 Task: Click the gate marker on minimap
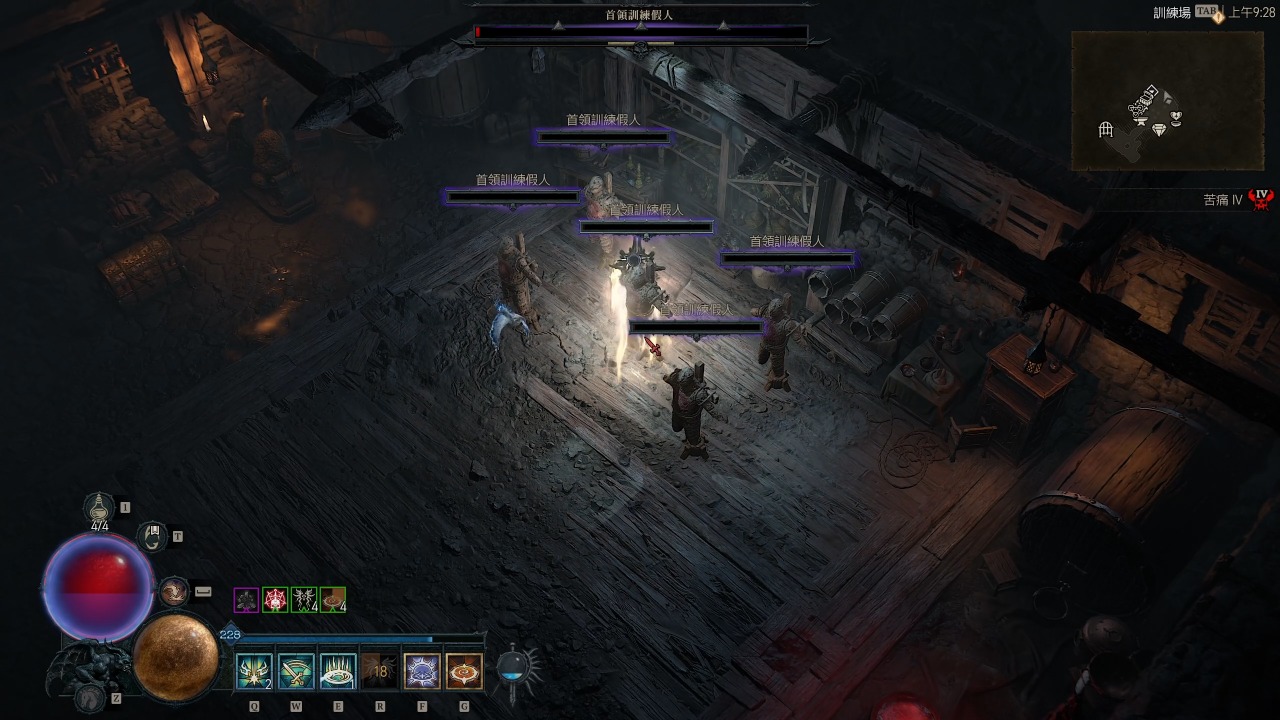click(1106, 130)
